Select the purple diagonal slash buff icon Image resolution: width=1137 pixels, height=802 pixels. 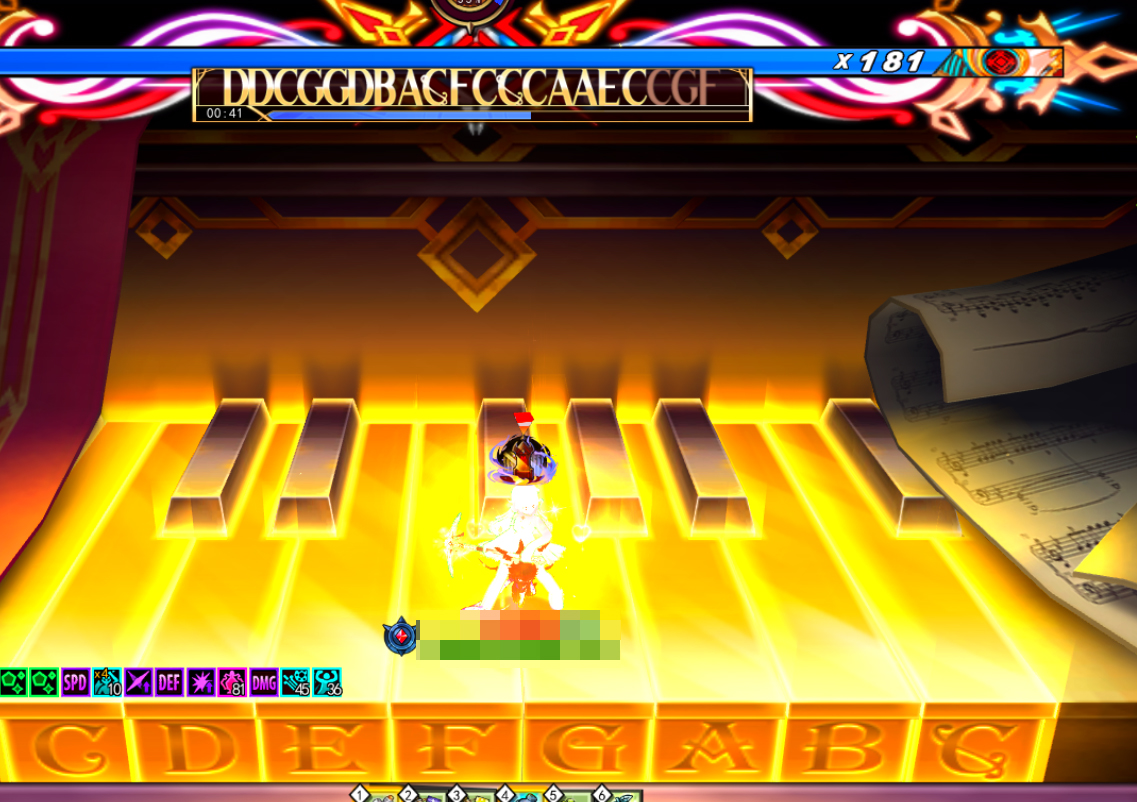(x=138, y=682)
